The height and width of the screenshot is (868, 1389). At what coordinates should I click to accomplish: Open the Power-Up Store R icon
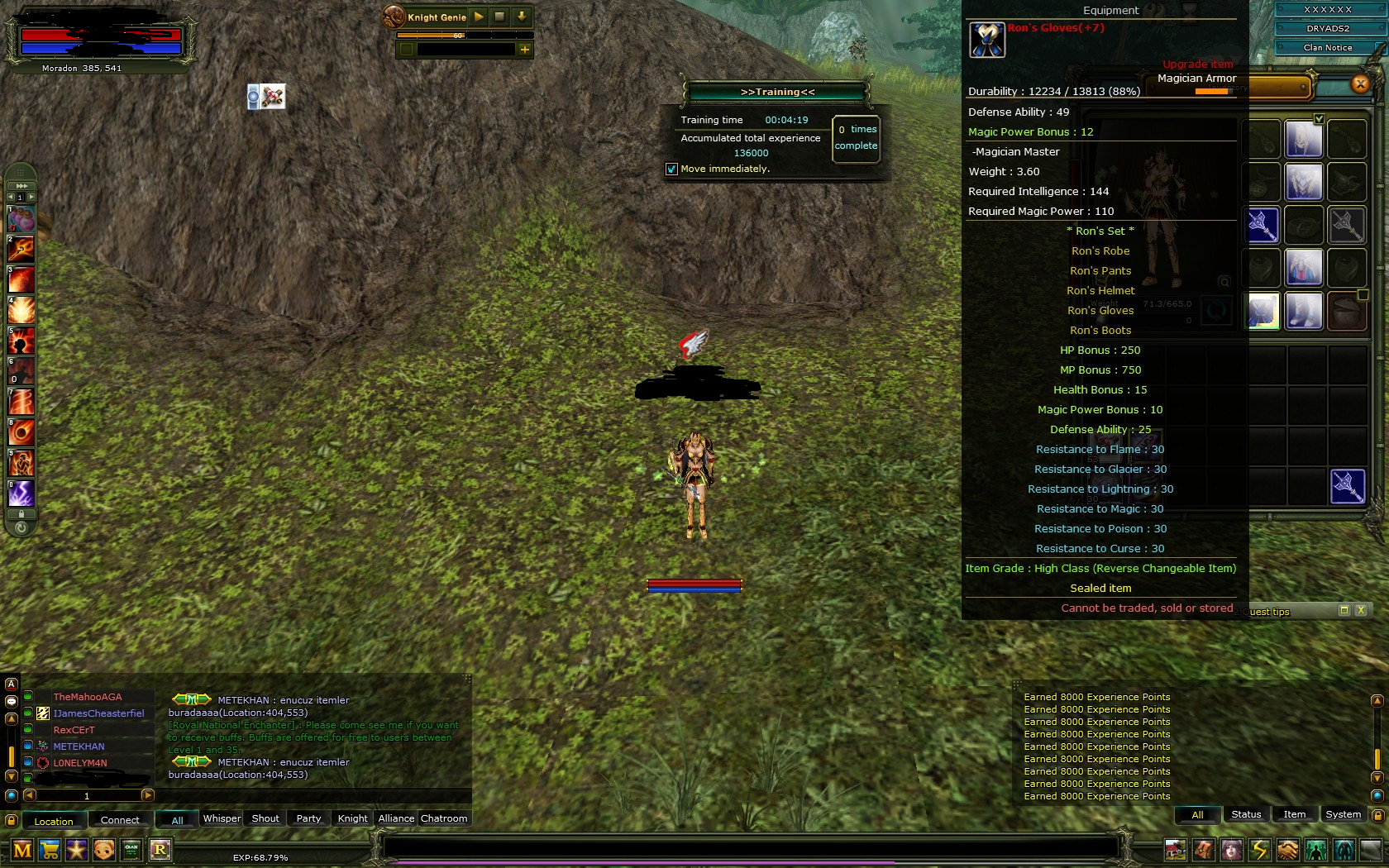(160, 850)
